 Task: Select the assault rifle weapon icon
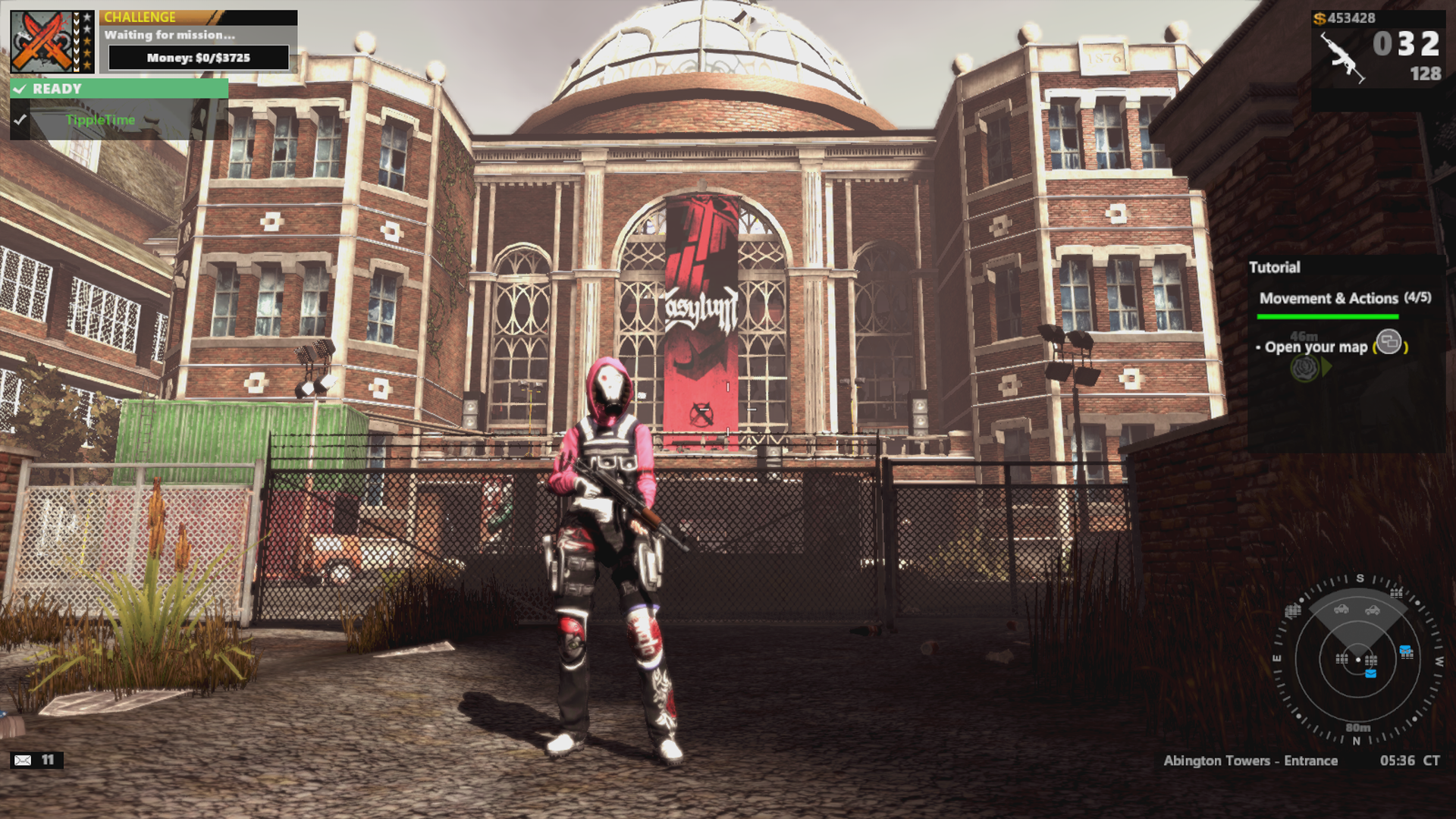[x=1344, y=57]
